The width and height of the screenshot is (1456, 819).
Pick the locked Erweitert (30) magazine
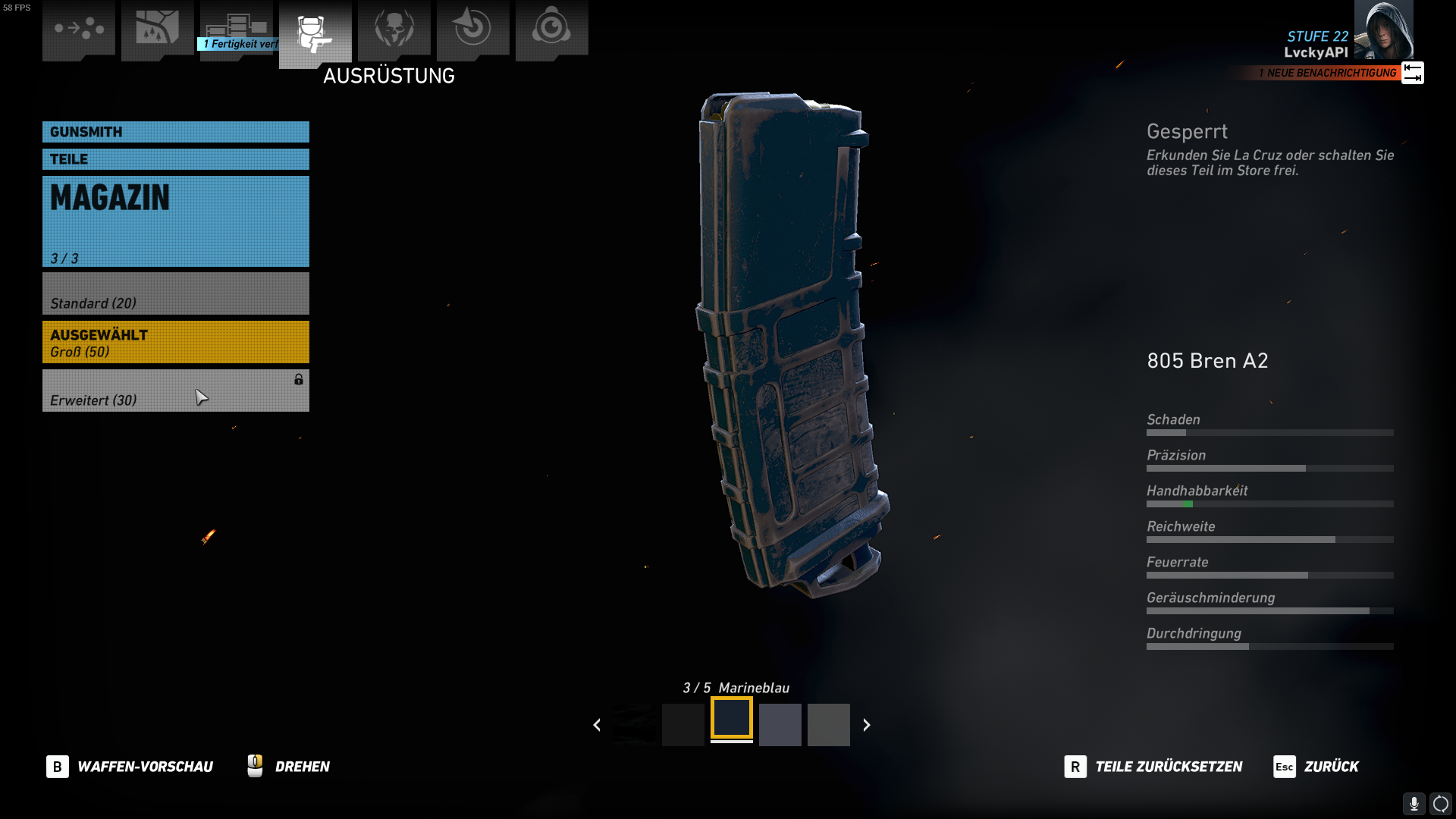[175, 391]
